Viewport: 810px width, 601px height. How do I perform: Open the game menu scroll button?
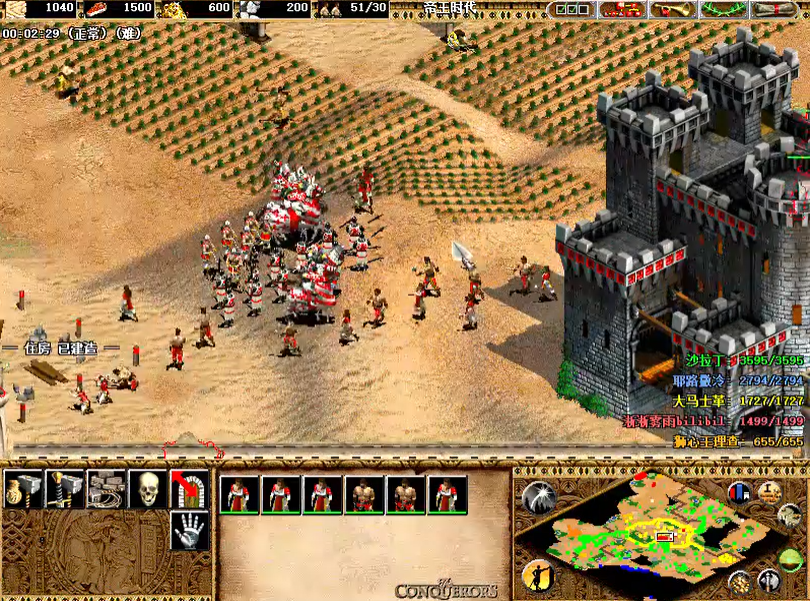(777, 9)
